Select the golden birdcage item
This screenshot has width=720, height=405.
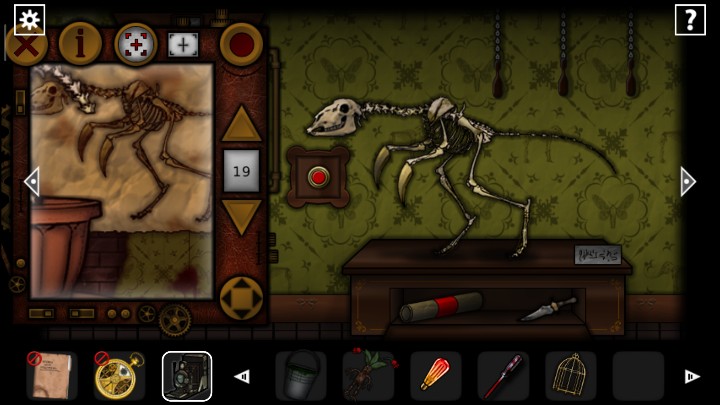tap(571, 376)
